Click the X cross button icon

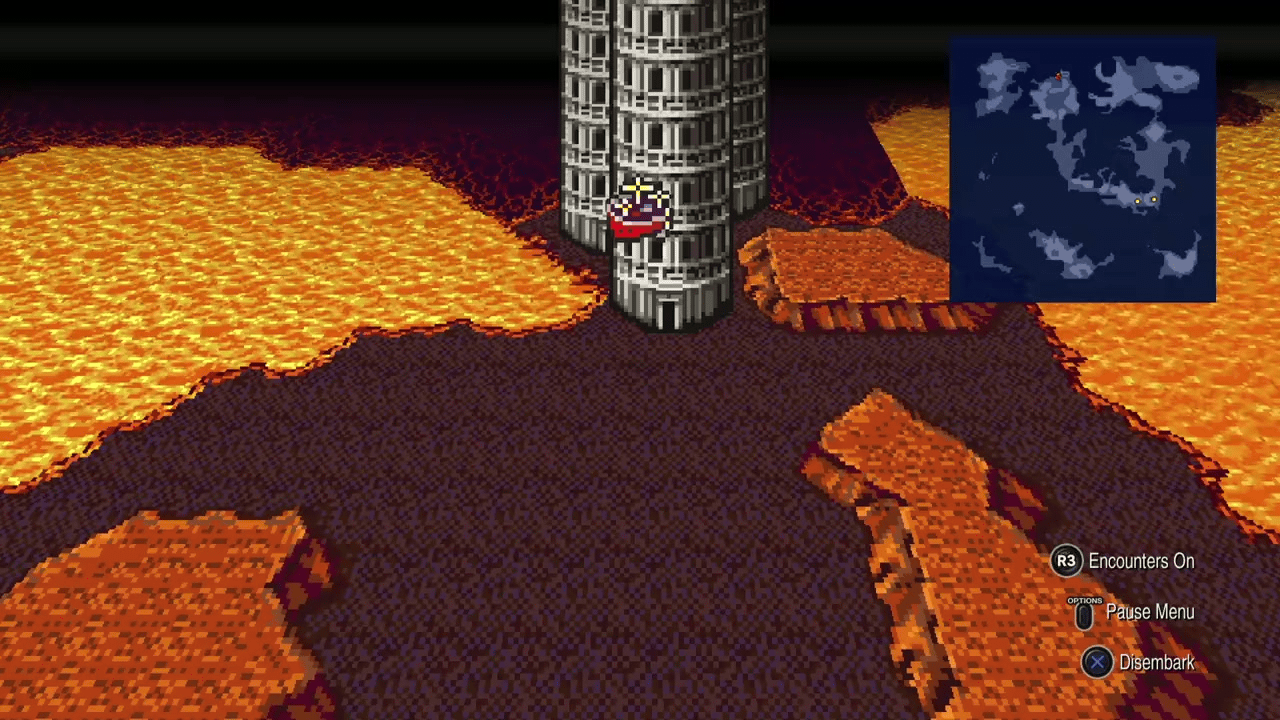click(x=1097, y=662)
